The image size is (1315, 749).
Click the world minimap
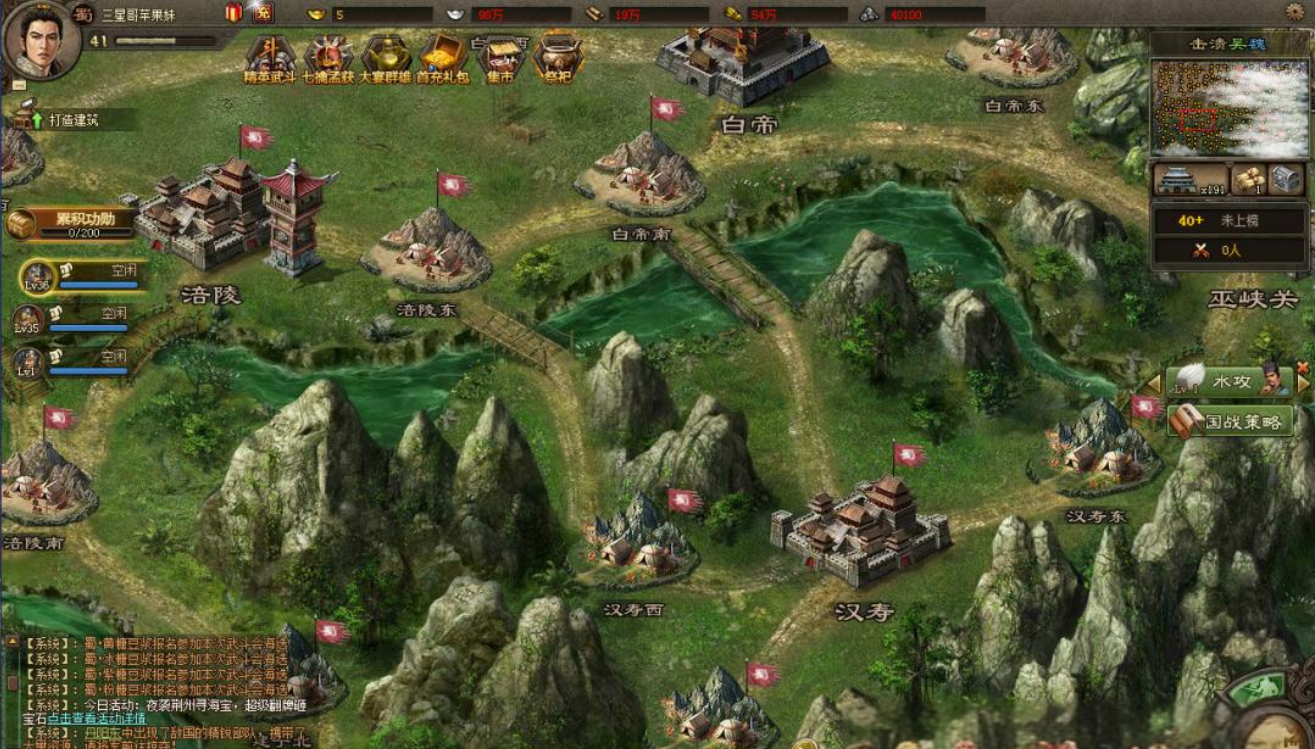[x=1228, y=106]
